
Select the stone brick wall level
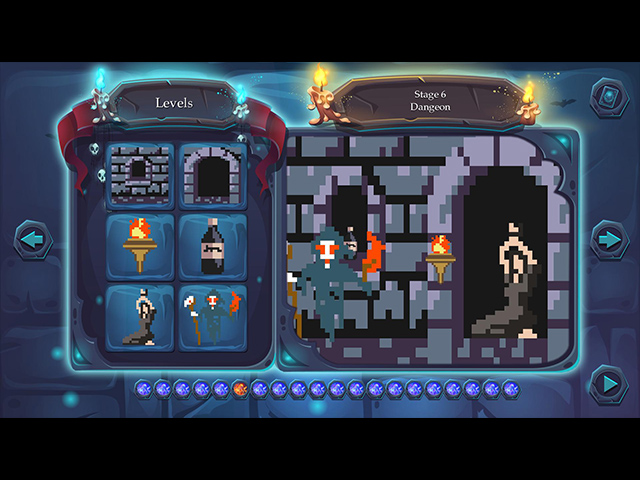[140, 175]
